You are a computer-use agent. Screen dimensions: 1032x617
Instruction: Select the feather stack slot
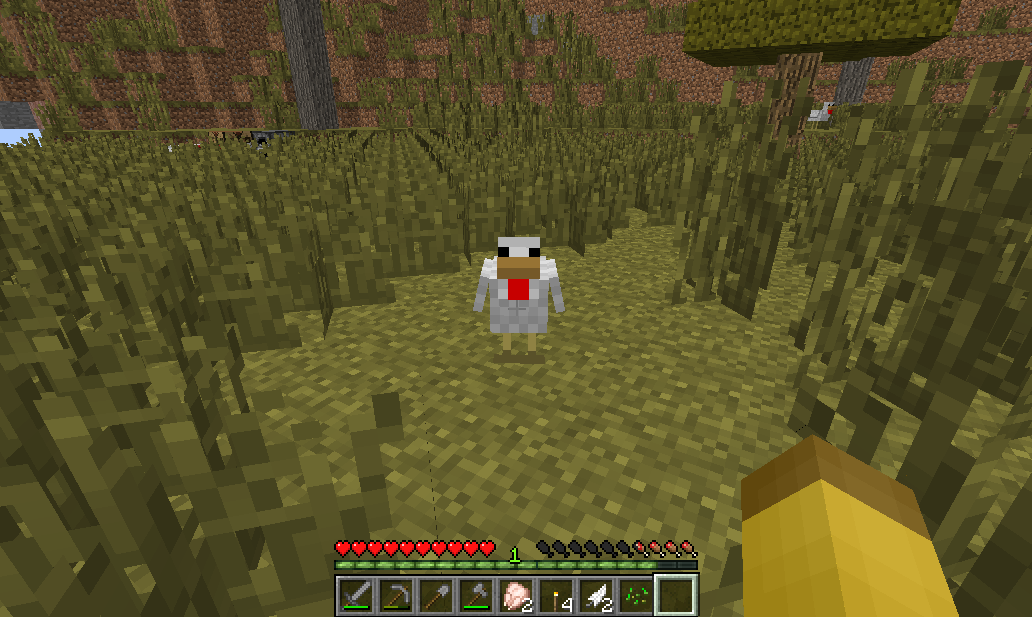click(594, 596)
